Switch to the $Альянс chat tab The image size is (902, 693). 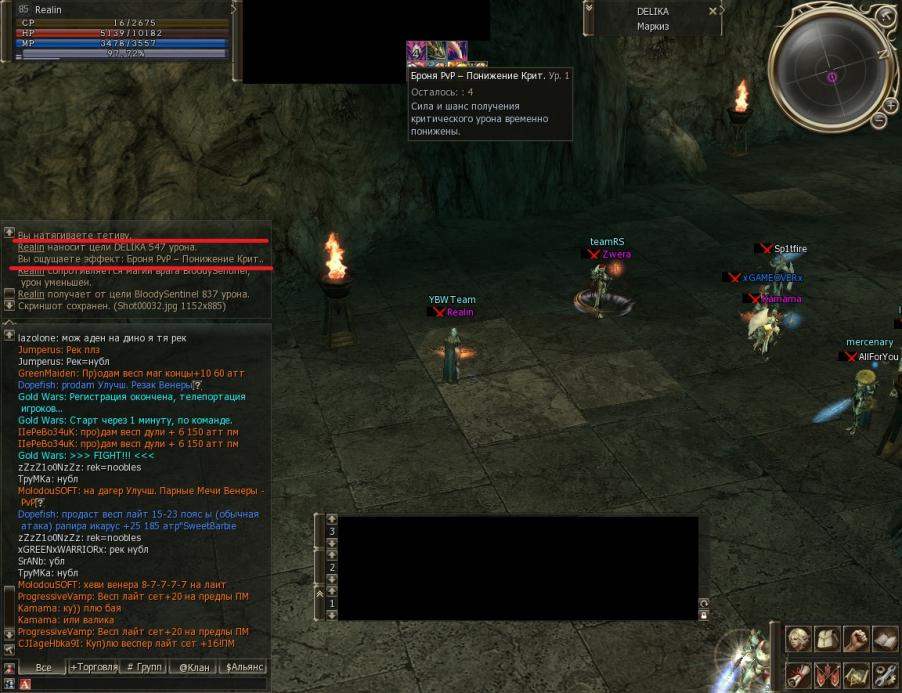245,667
